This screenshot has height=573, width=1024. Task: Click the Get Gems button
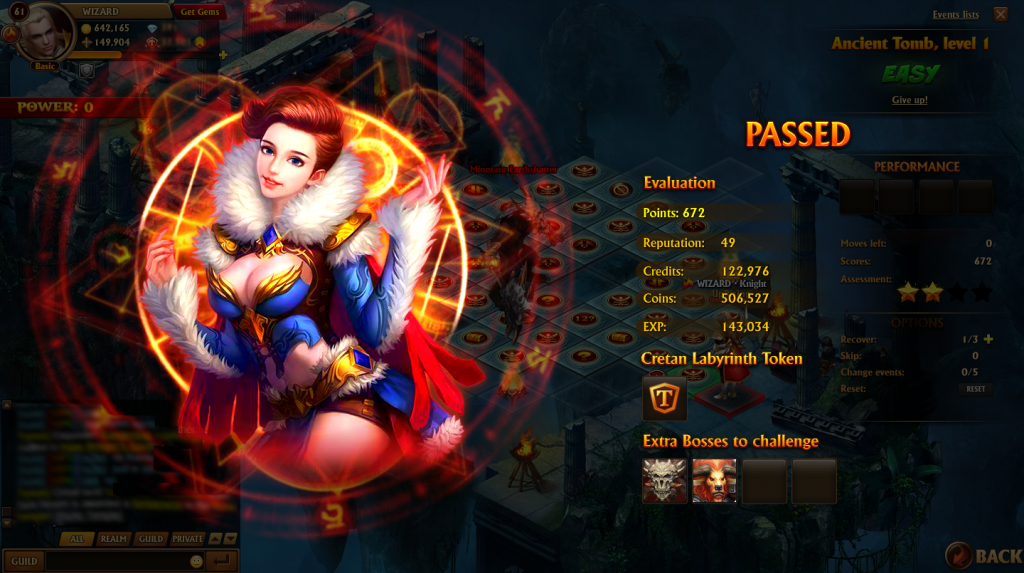coord(200,11)
